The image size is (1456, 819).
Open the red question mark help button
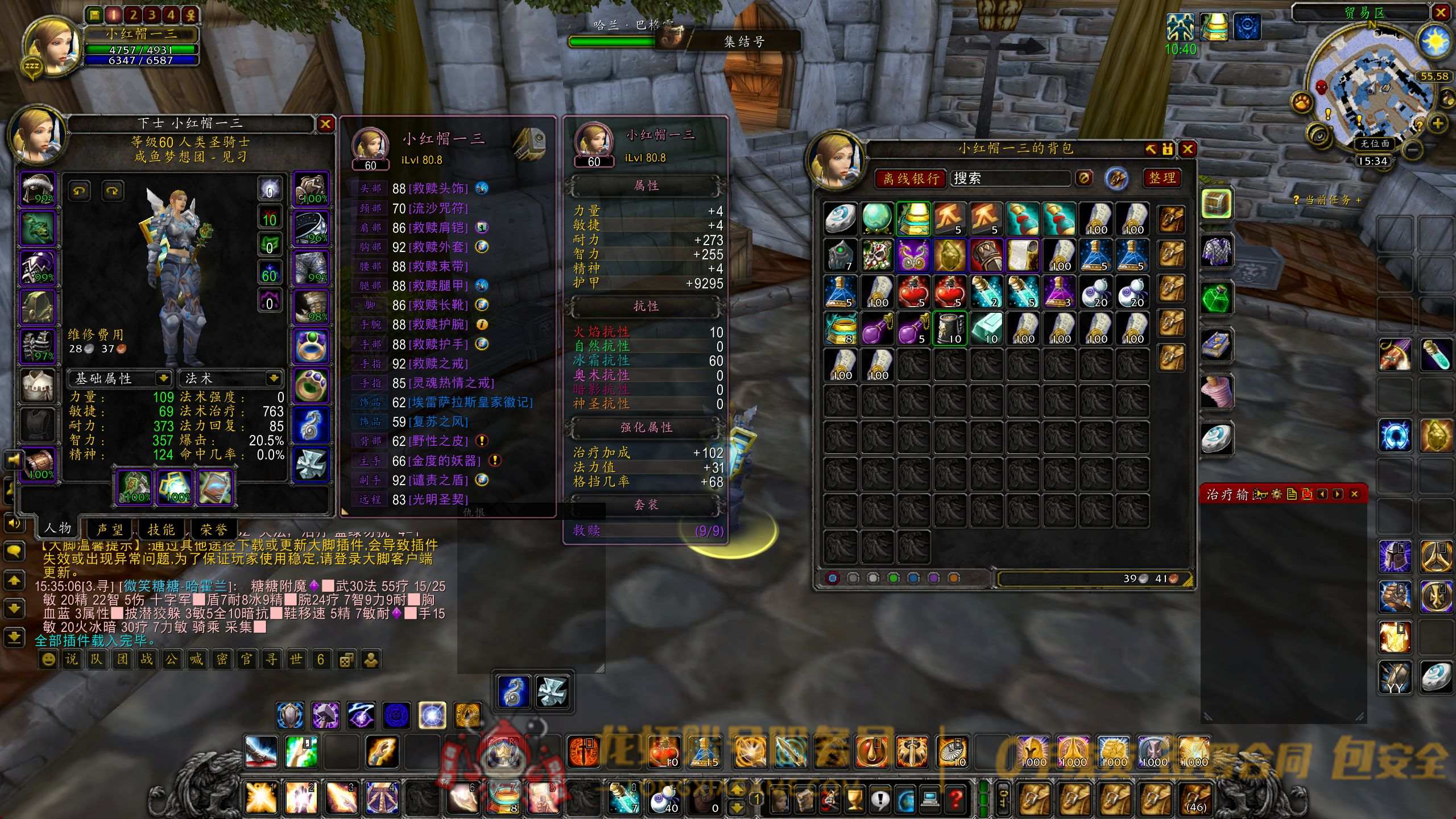(955, 799)
